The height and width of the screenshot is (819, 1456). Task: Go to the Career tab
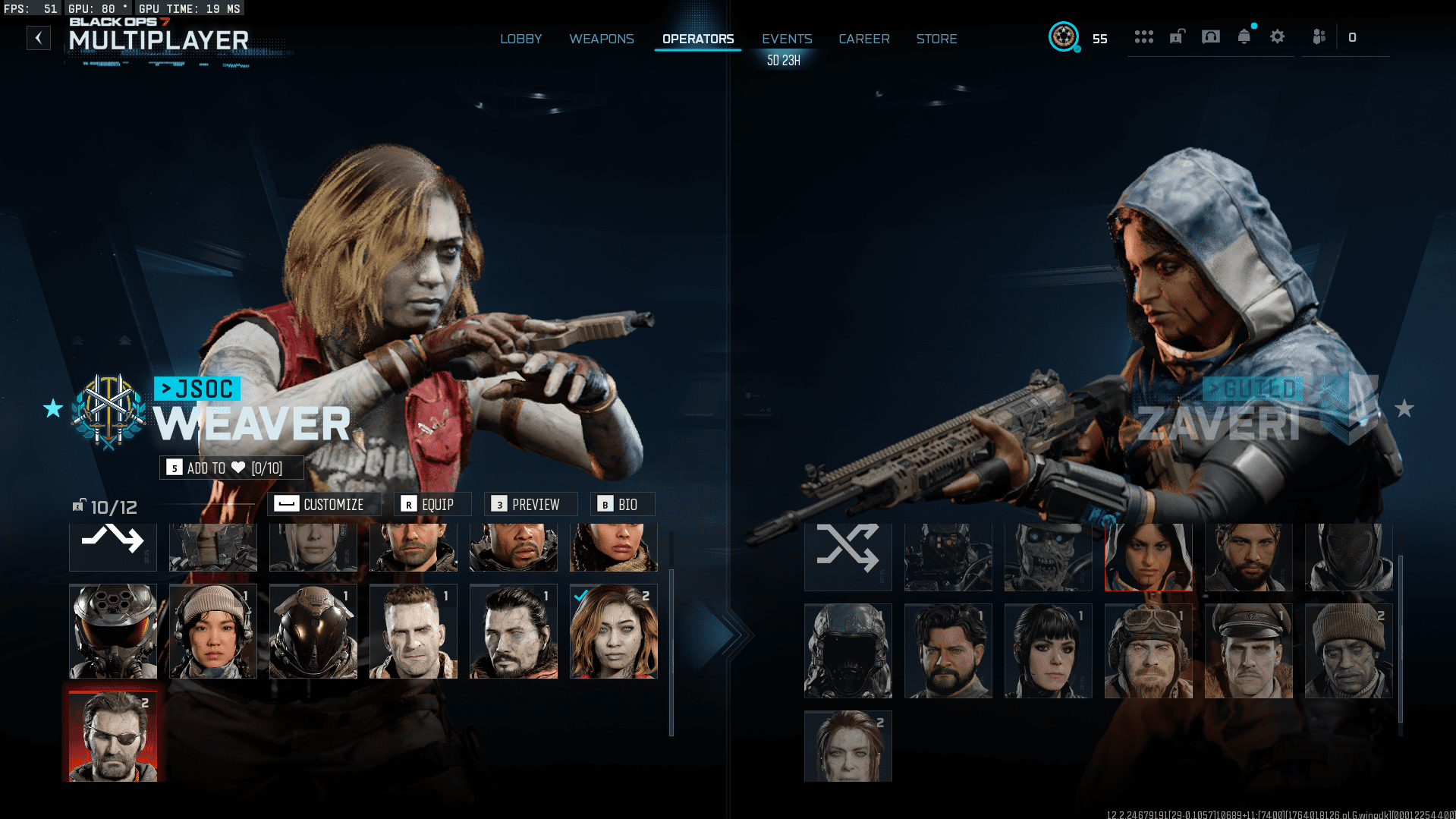coord(863,39)
